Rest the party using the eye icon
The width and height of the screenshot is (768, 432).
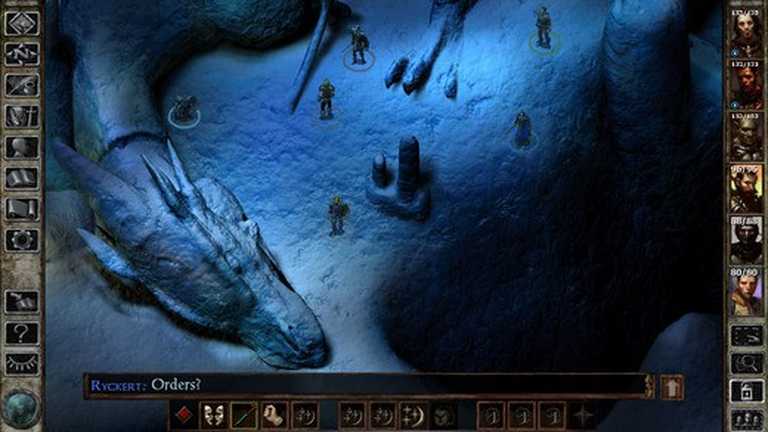(x=22, y=363)
